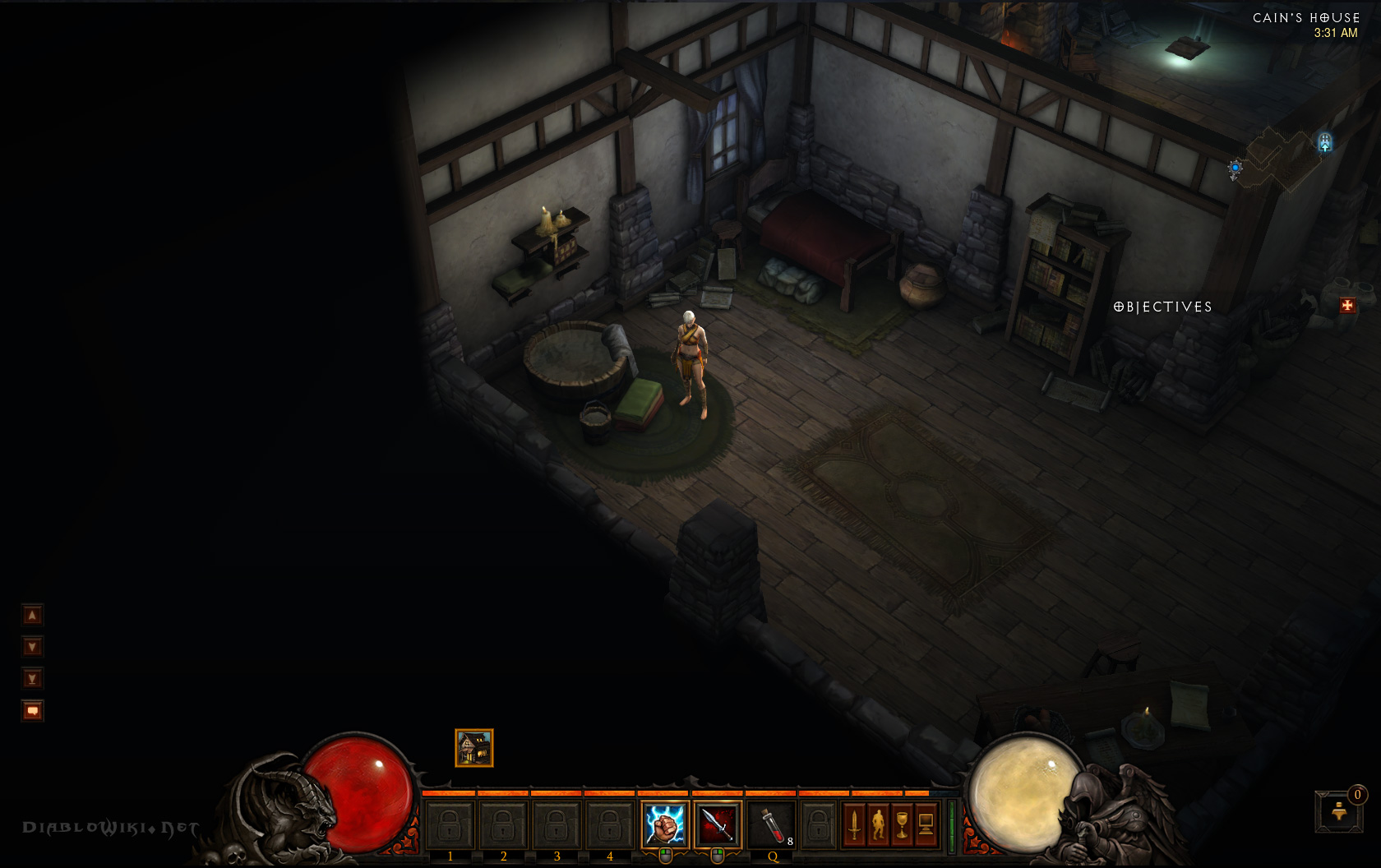This screenshot has height=868, width=1381.
Task: Click the Objectives header
Action: 1162,307
